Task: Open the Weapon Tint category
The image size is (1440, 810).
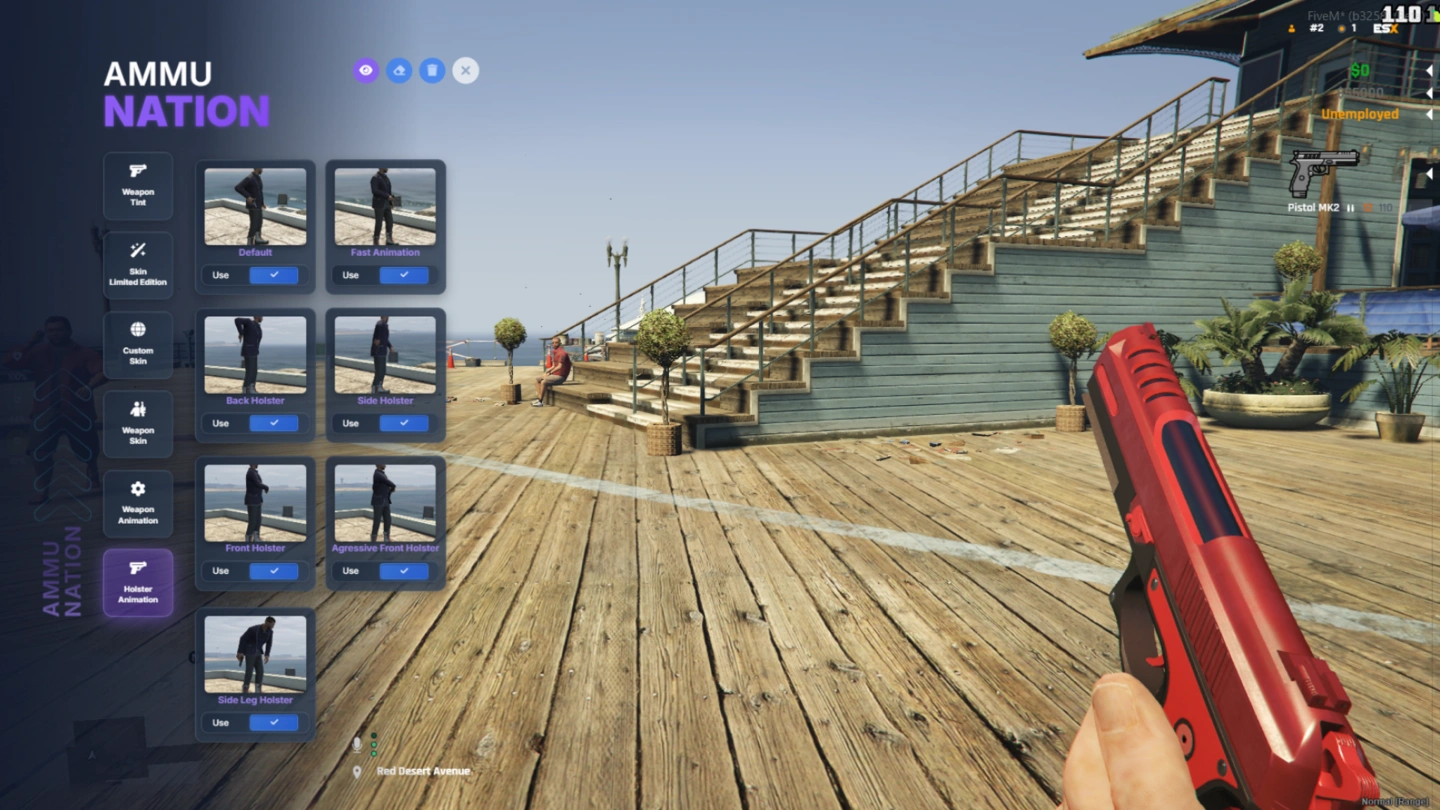Action: pyautogui.click(x=138, y=186)
